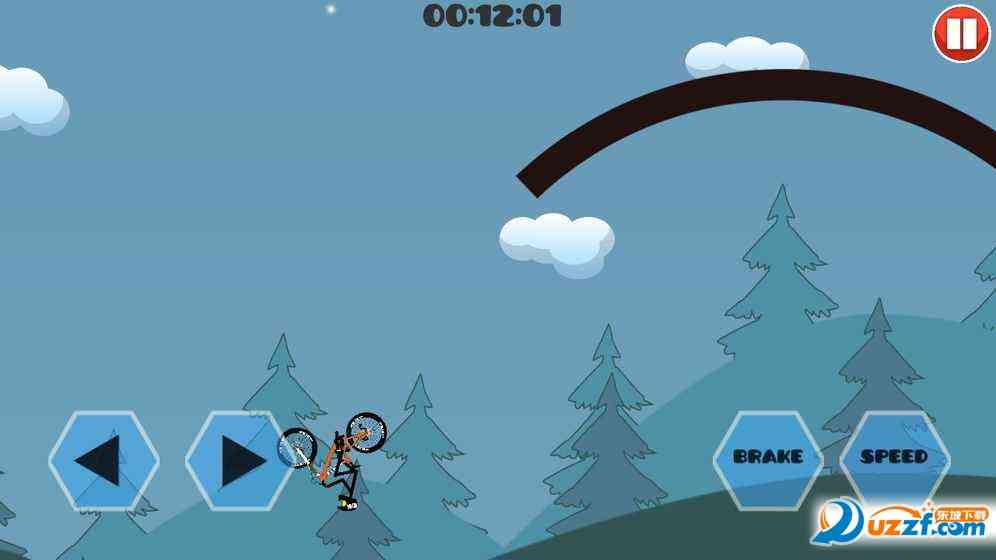Hit the BRAKE button
This screenshot has width=996, height=560.
[768, 457]
